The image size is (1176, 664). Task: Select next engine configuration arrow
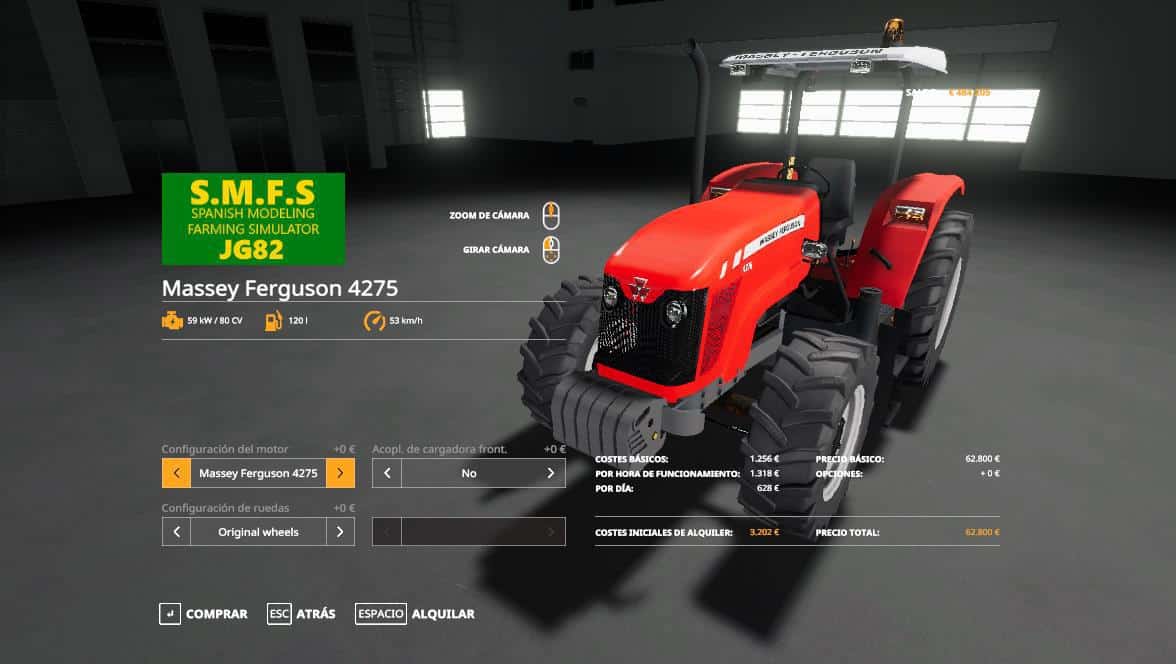[x=340, y=473]
